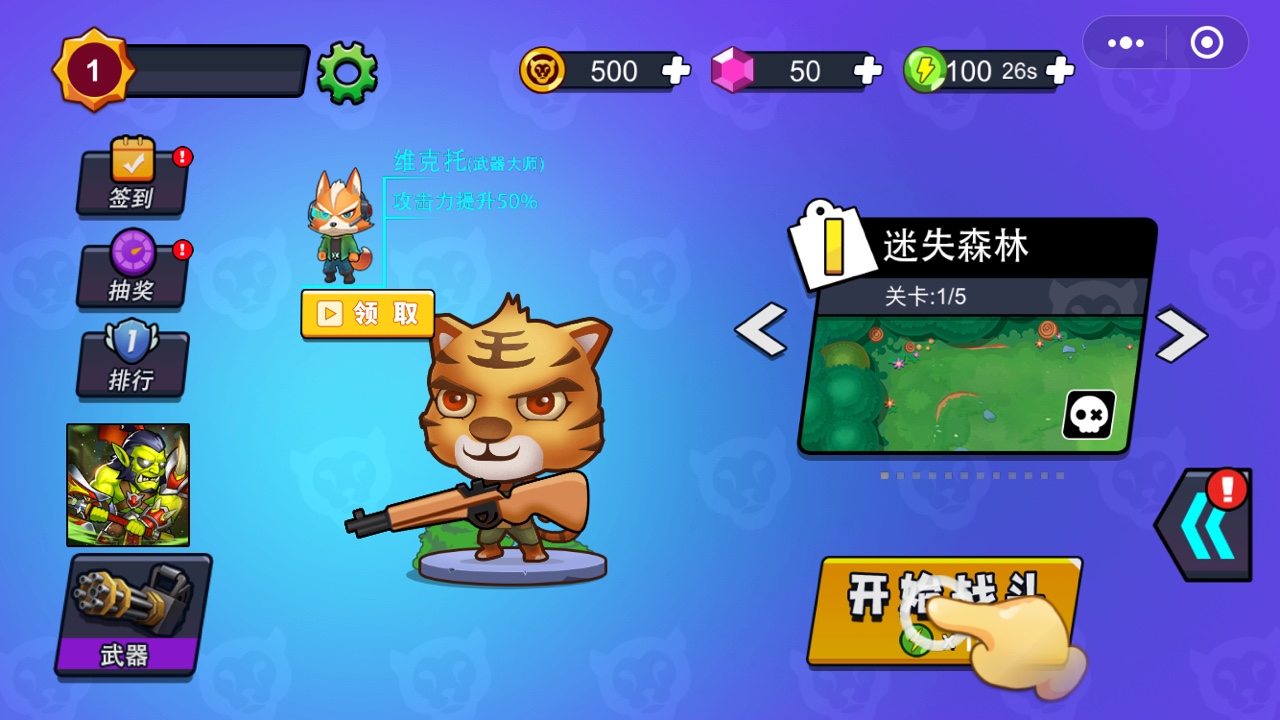
Task: Open the orc event thumbnail in sidebar
Action: (x=127, y=485)
